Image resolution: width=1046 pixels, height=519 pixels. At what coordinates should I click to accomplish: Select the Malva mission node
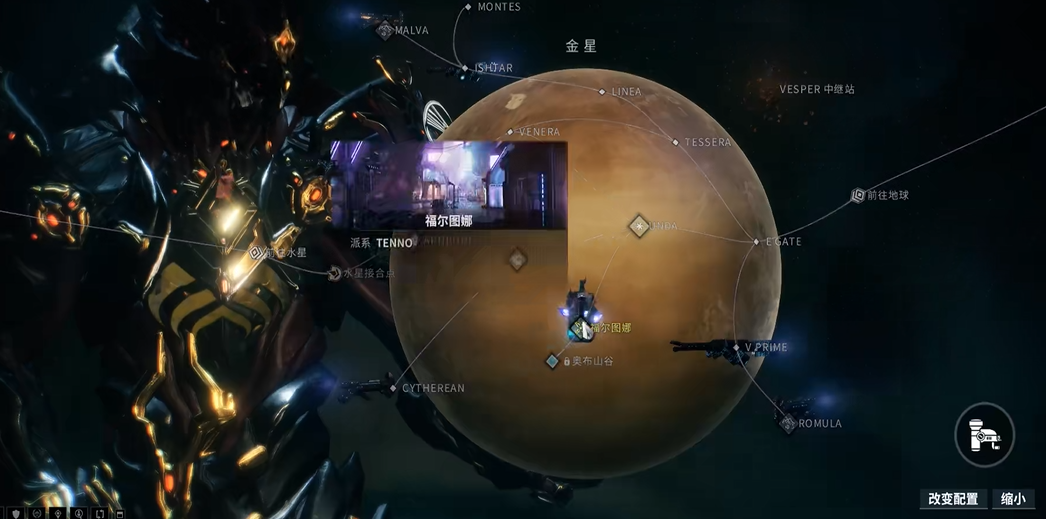click(x=385, y=31)
